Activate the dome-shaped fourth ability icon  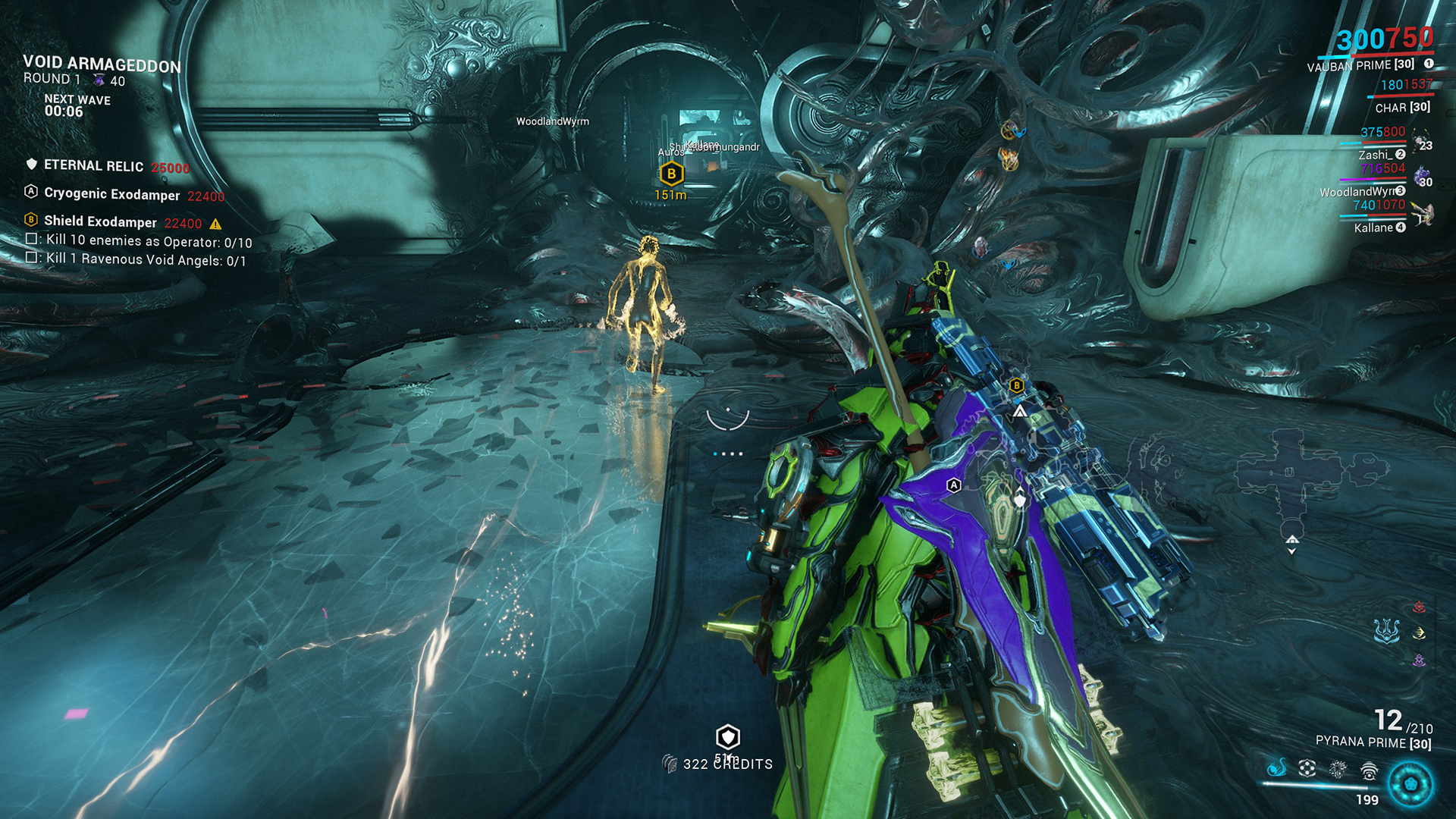coord(1369,771)
